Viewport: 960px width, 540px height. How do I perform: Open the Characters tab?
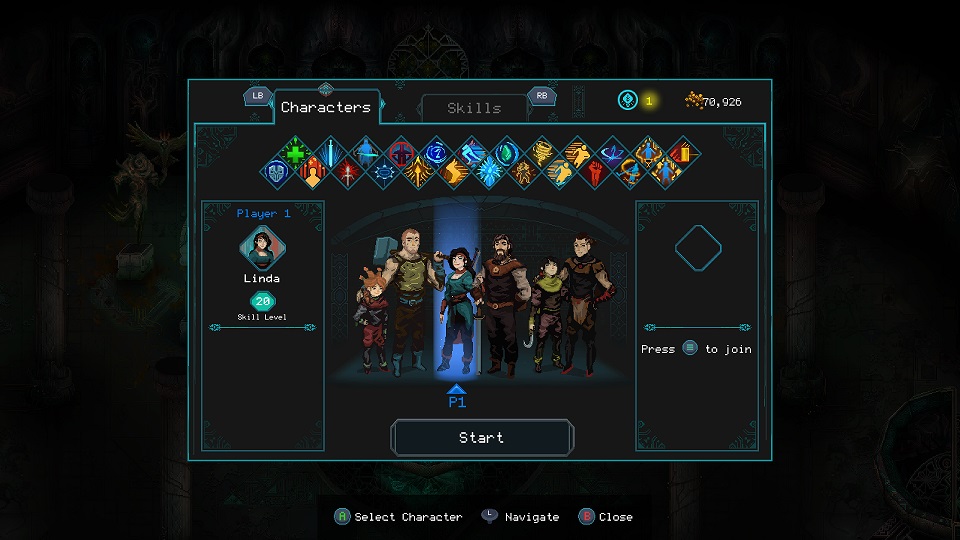point(325,107)
